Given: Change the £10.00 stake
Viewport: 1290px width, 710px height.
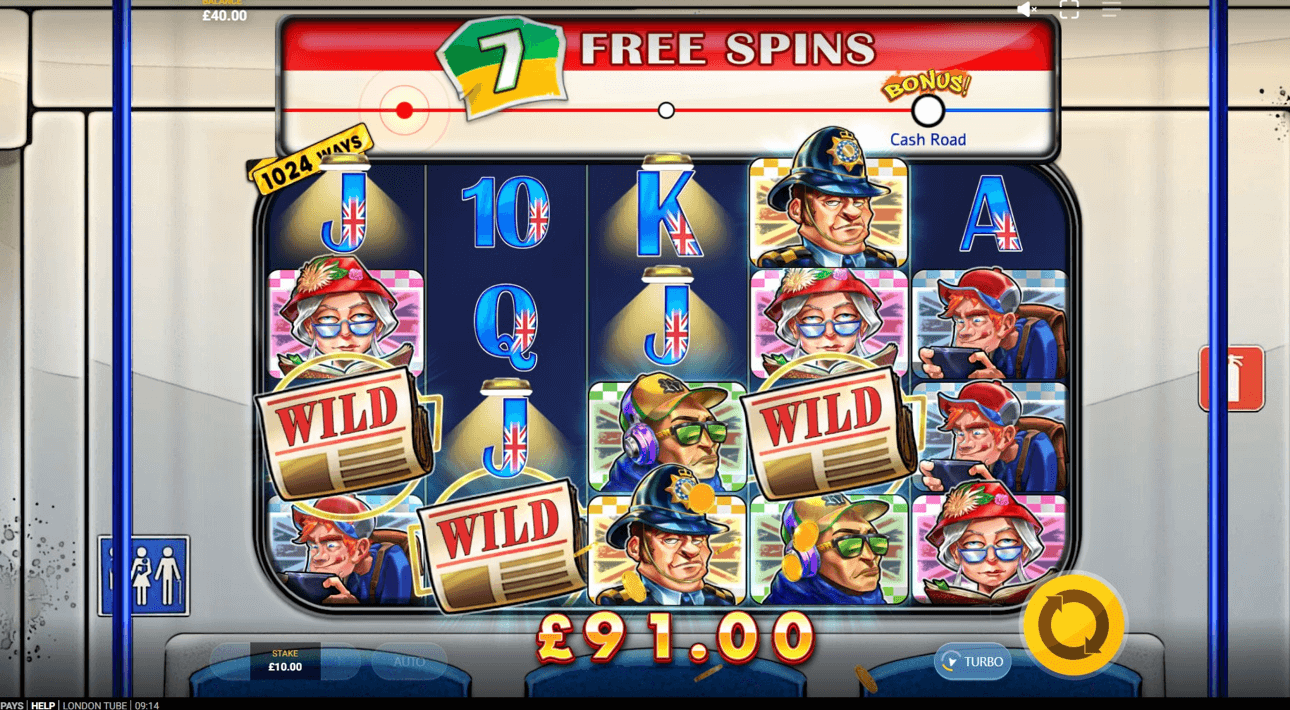Looking at the screenshot, I should coord(285,661).
